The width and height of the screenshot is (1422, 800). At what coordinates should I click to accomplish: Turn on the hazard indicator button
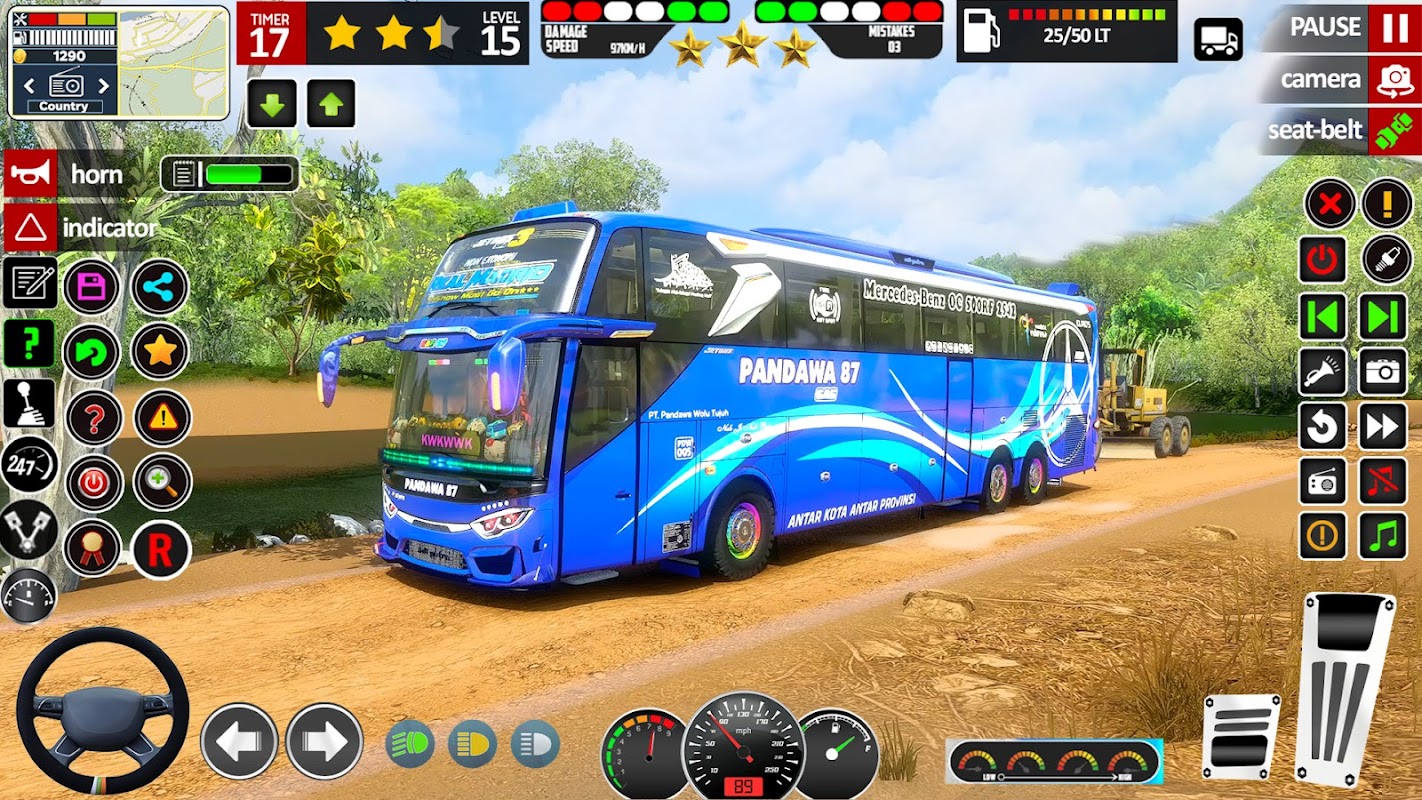tap(31, 228)
